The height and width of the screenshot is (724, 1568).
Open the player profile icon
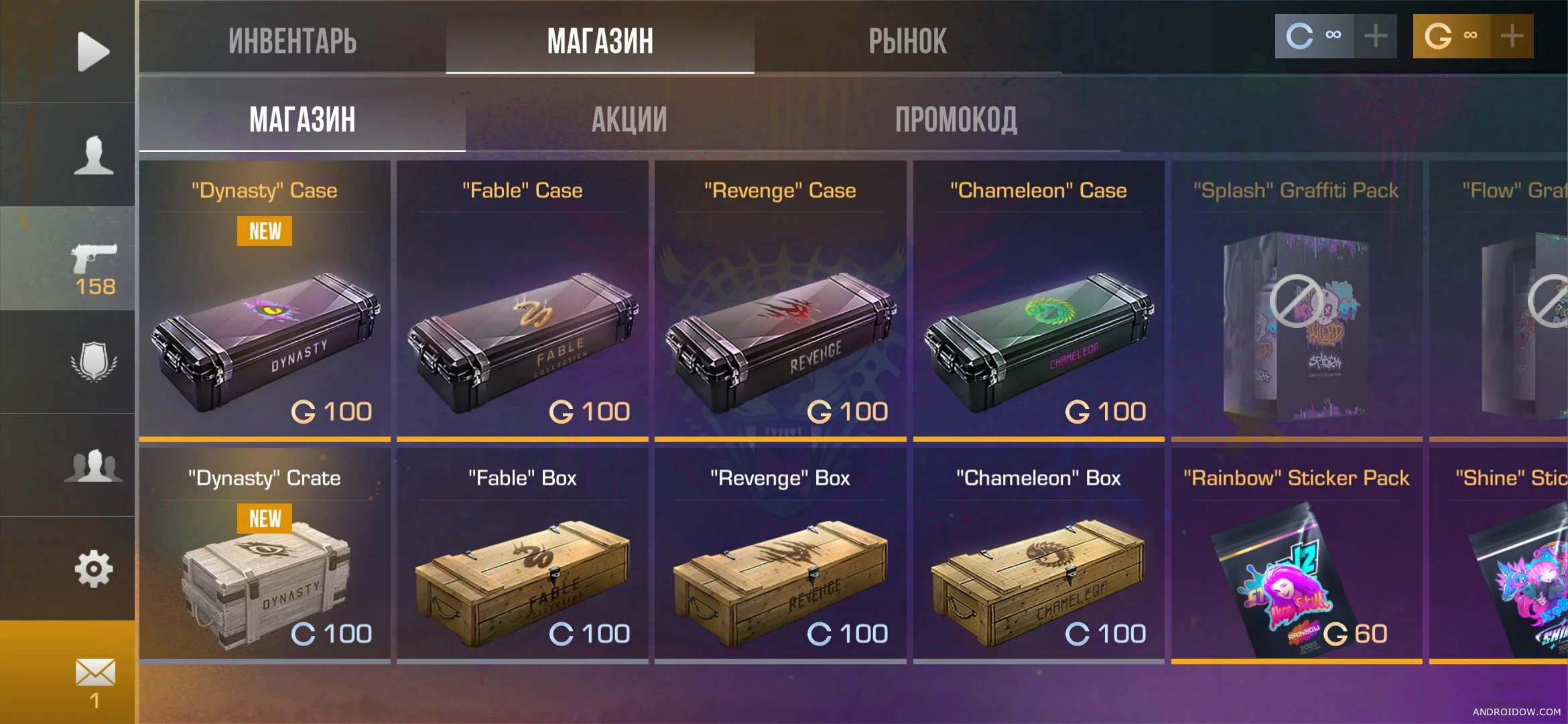point(94,156)
